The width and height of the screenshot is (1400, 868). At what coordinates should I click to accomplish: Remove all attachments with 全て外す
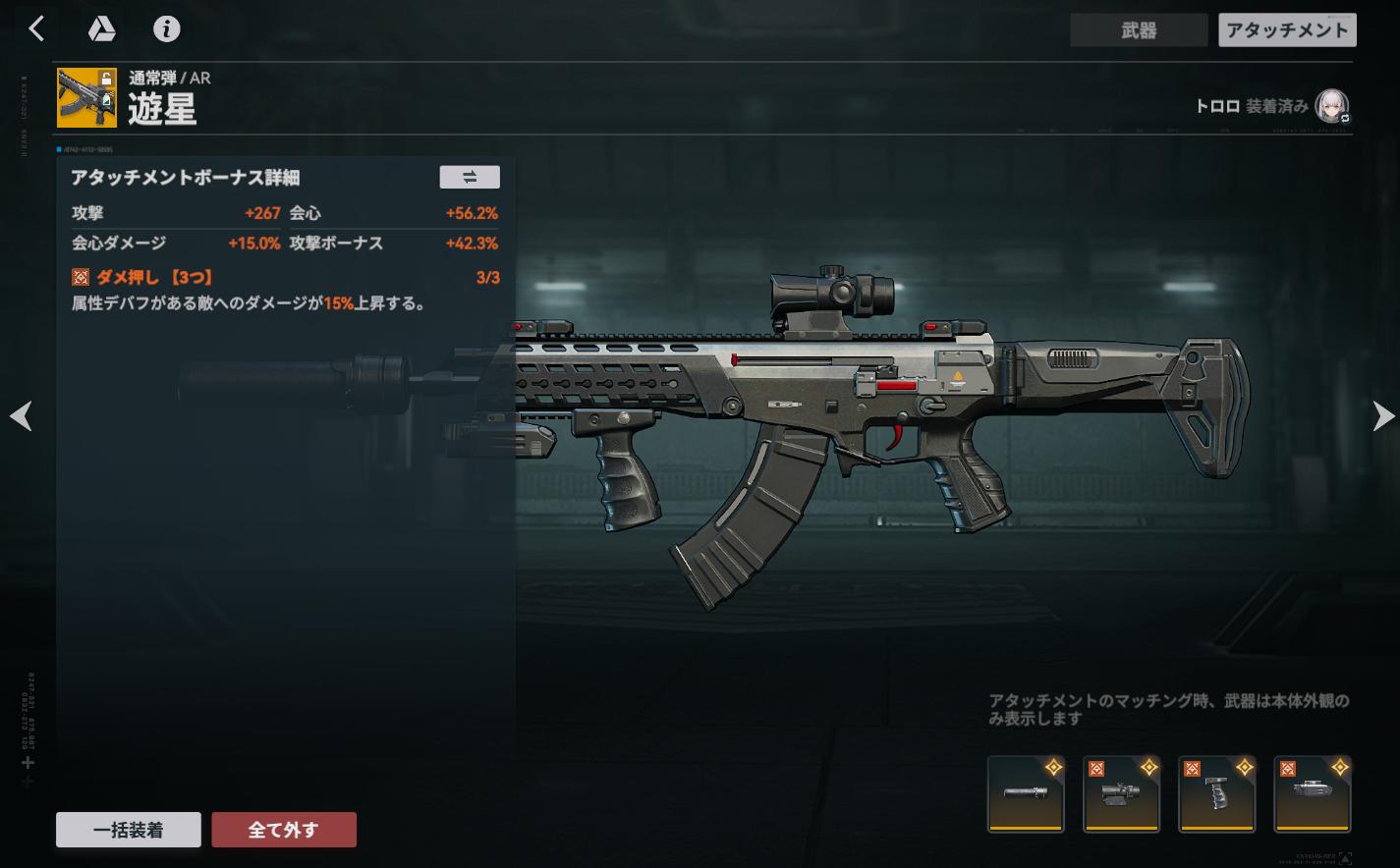pos(284,830)
